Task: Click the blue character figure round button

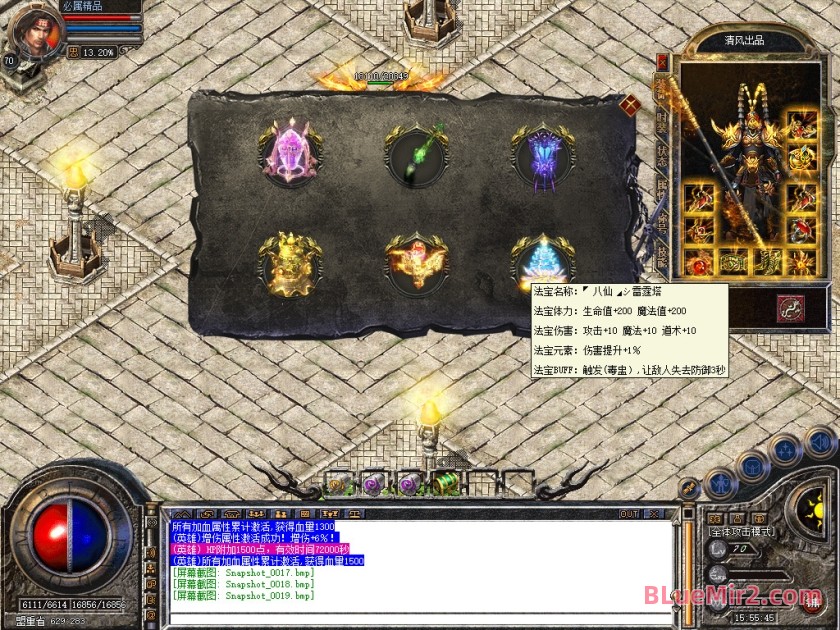Action: tap(721, 483)
